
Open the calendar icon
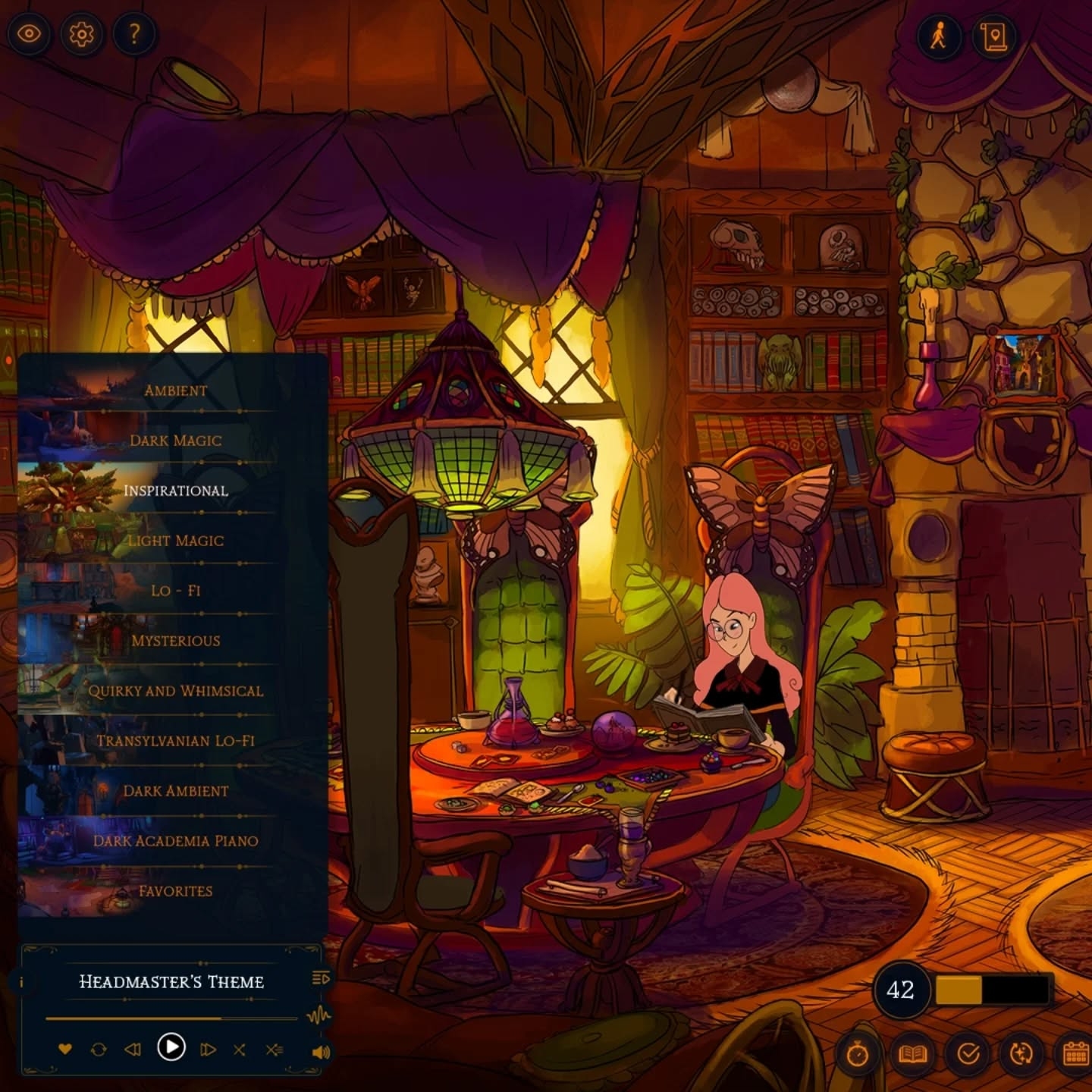click(1075, 1054)
